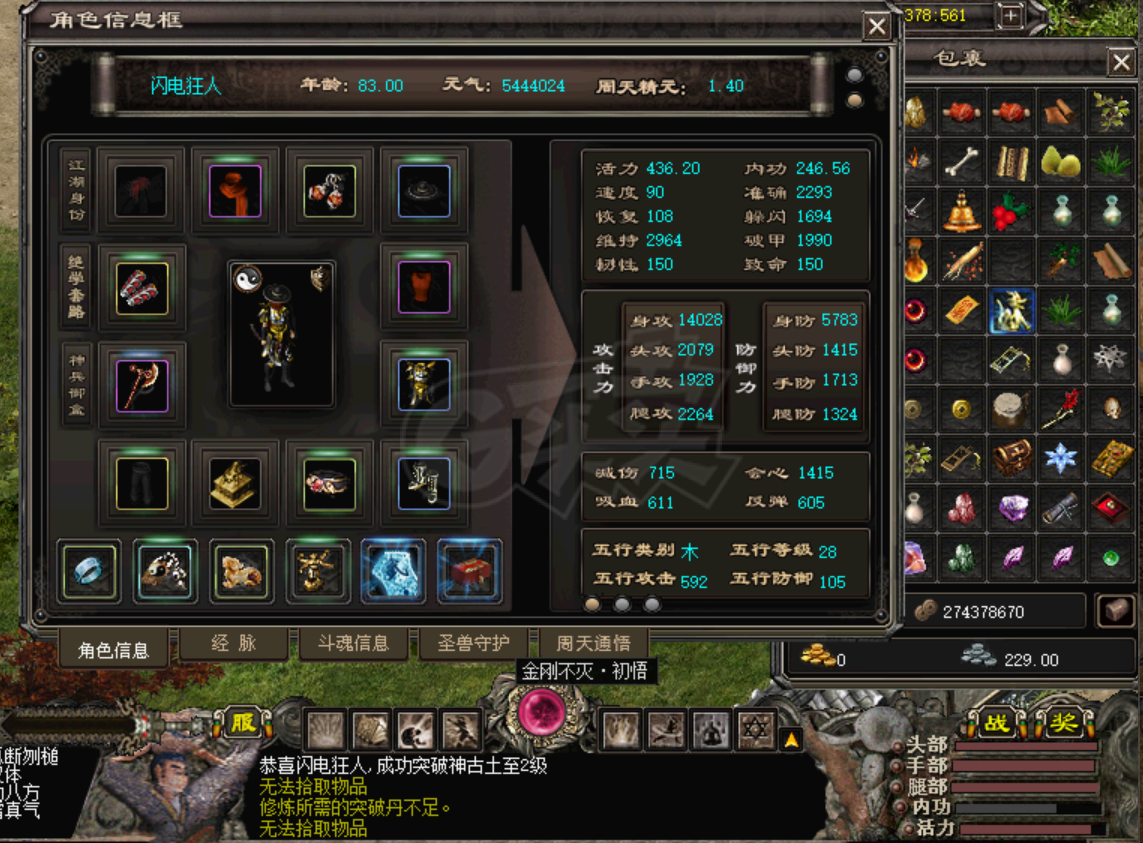Viewport: 1143px width, 843px height.
Task: Click the yellow 服 button
Action: tap(242, 722)
